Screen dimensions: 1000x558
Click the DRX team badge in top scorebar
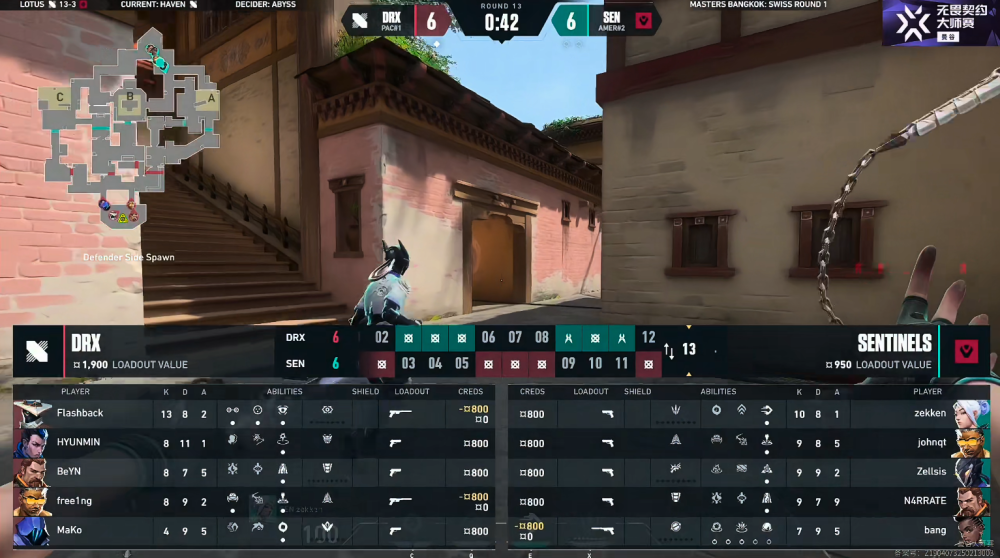[x=359, y=20]
